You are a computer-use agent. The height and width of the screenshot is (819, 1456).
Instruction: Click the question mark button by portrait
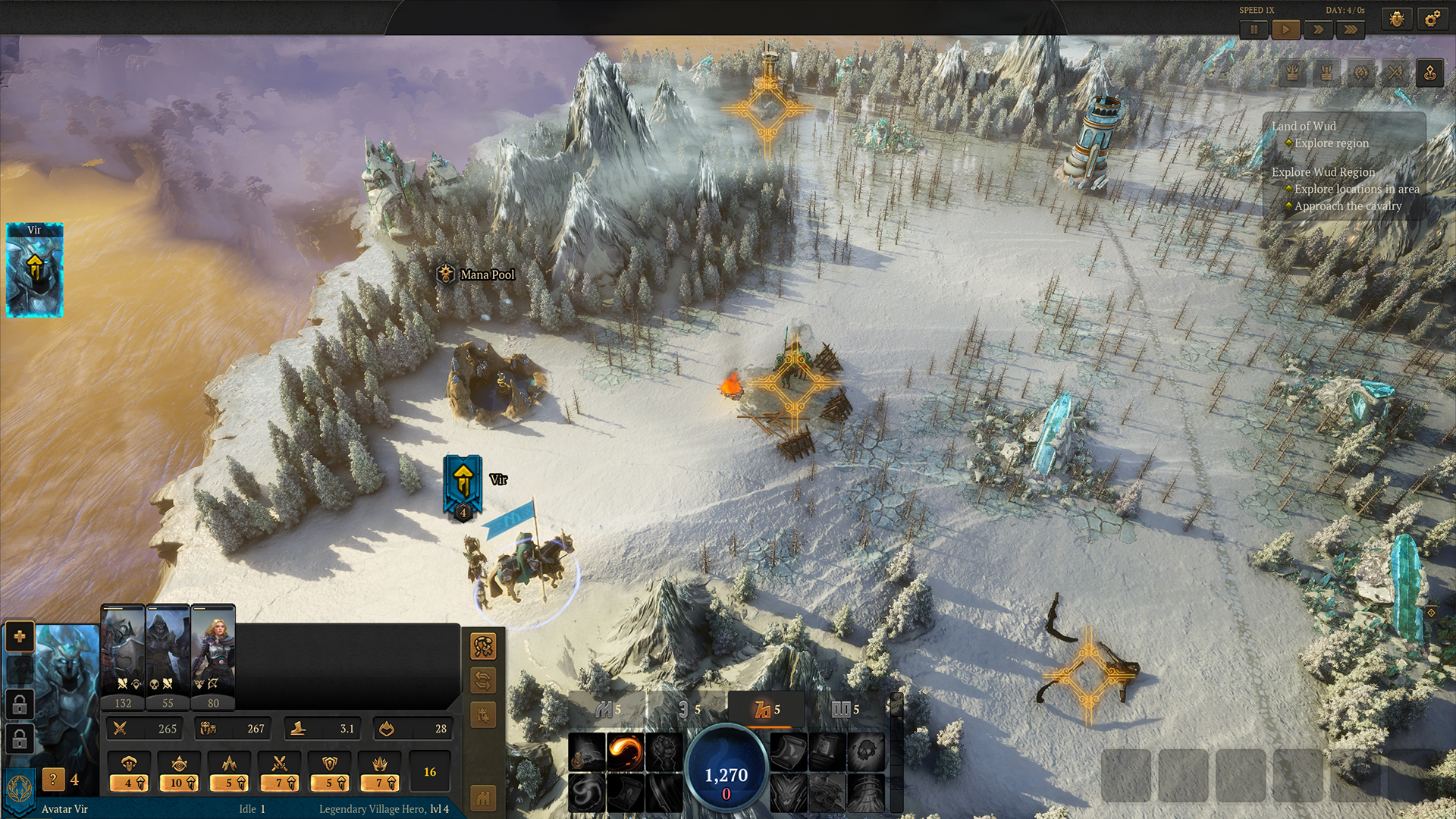click(53, 779)
